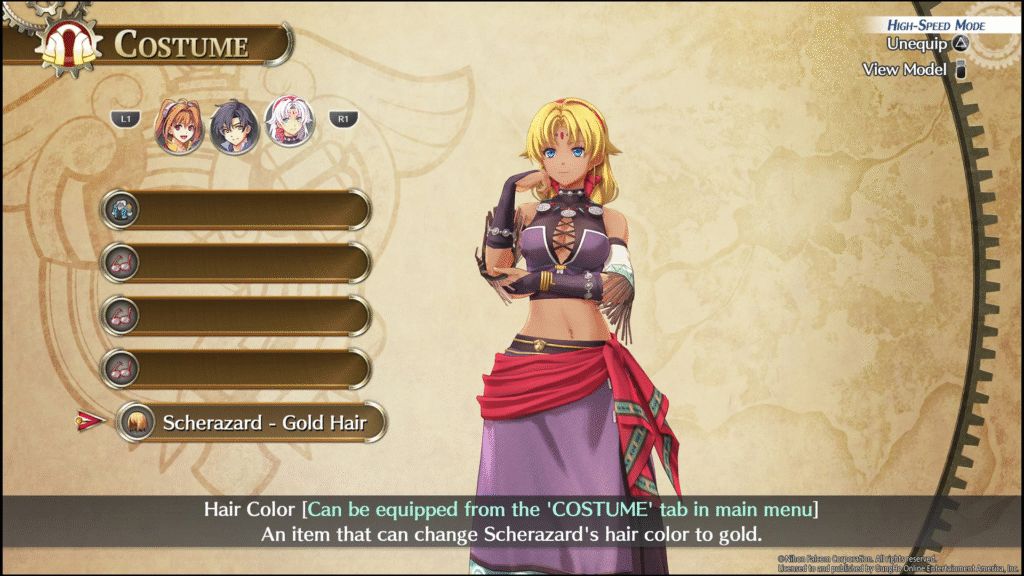The height and width of the screenshot is (576, 1024).
Task: Select the white-haired Scherazard portrait
Action: coord(289,123)
